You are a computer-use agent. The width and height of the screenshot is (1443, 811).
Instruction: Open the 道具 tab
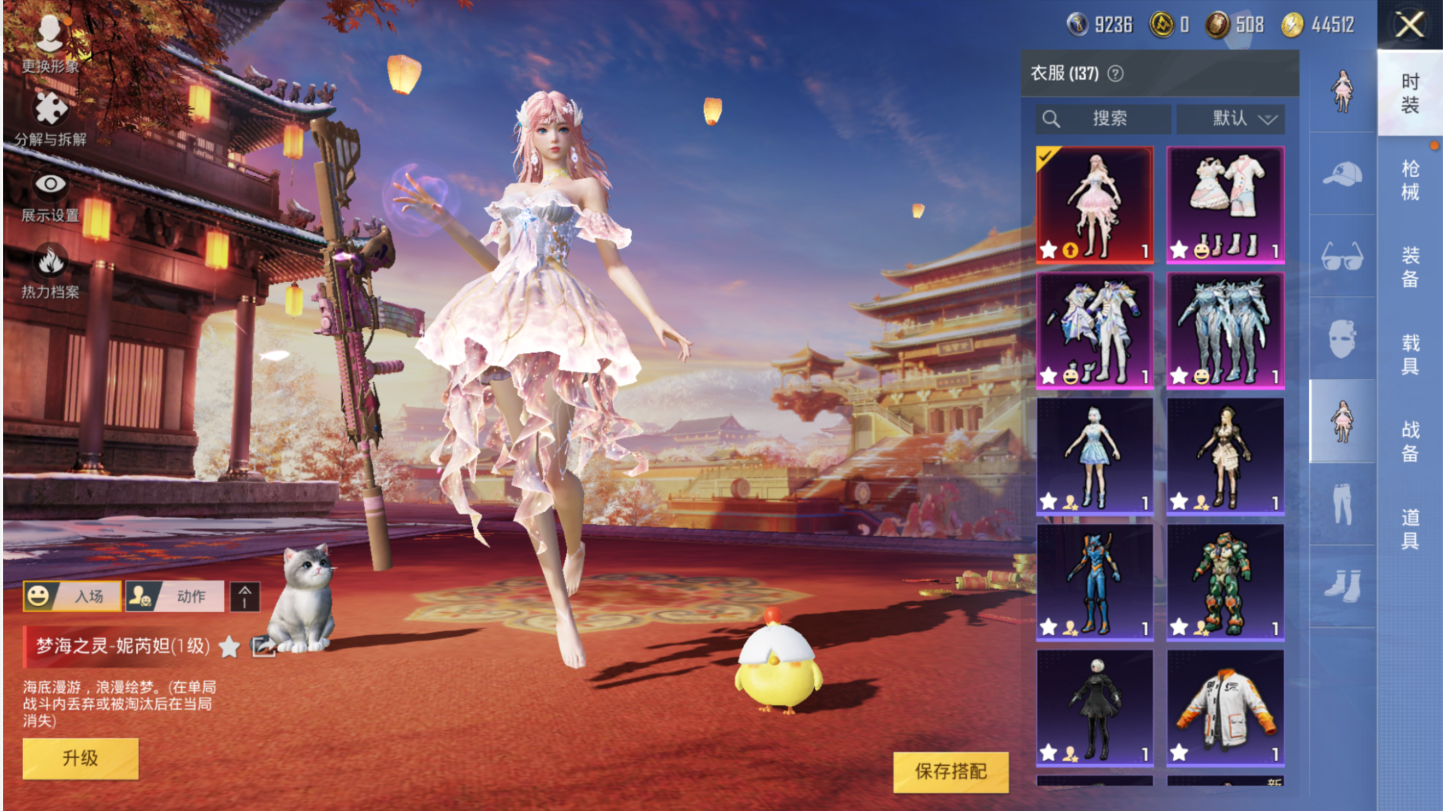click(x=1409, y=528)
